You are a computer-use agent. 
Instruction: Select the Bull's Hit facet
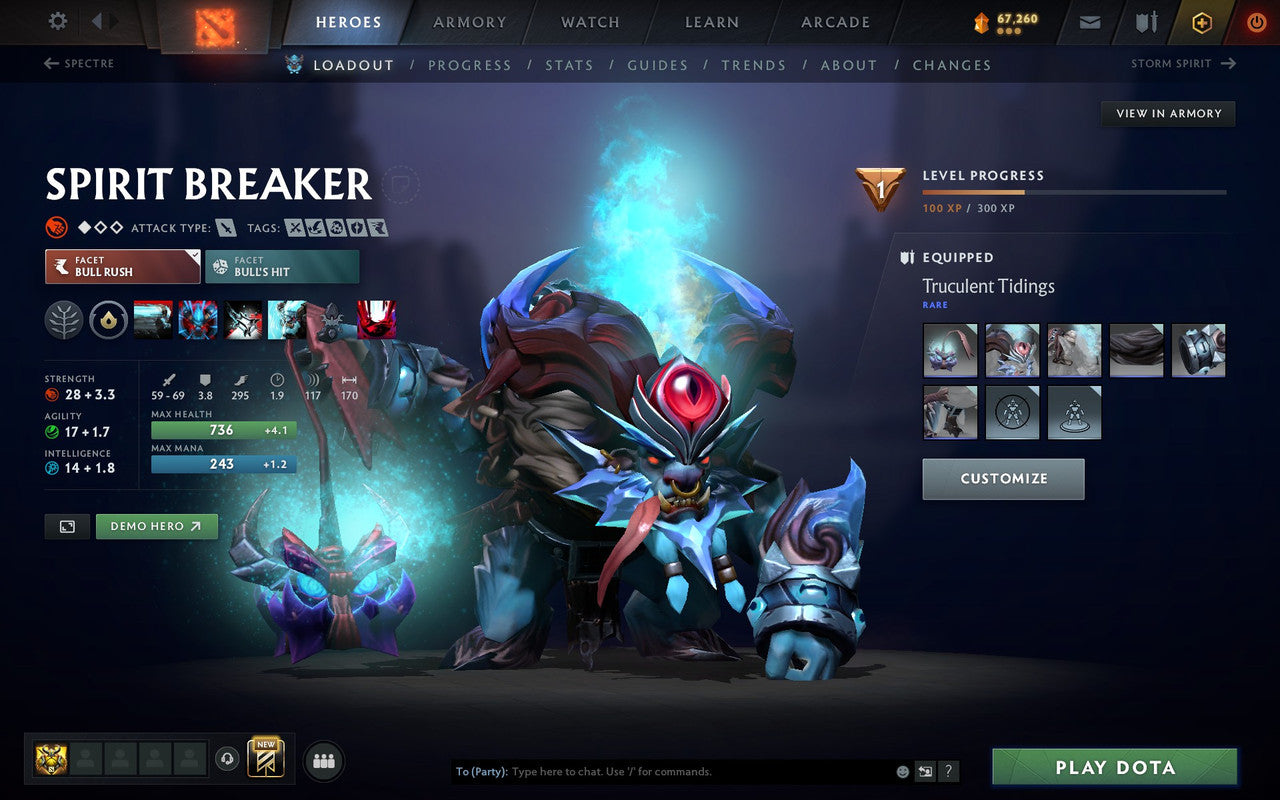click(x=282, y=267)
